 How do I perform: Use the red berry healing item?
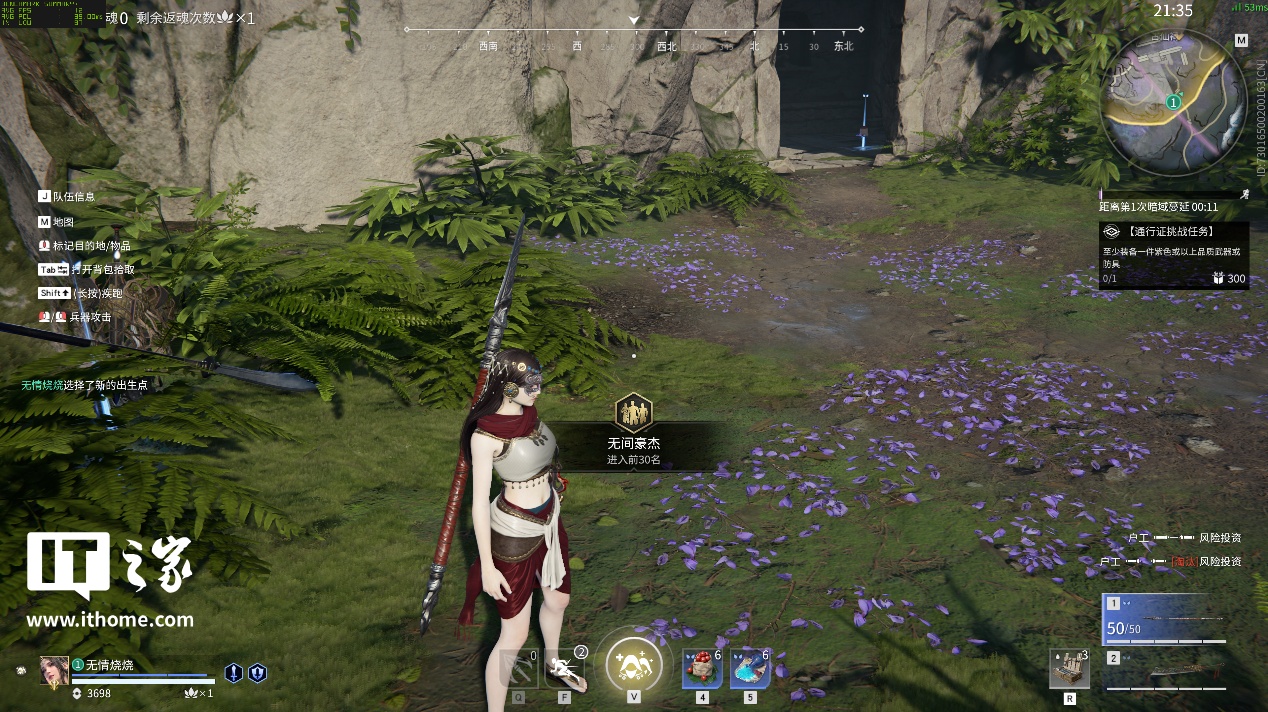click(x=702, y=668)
